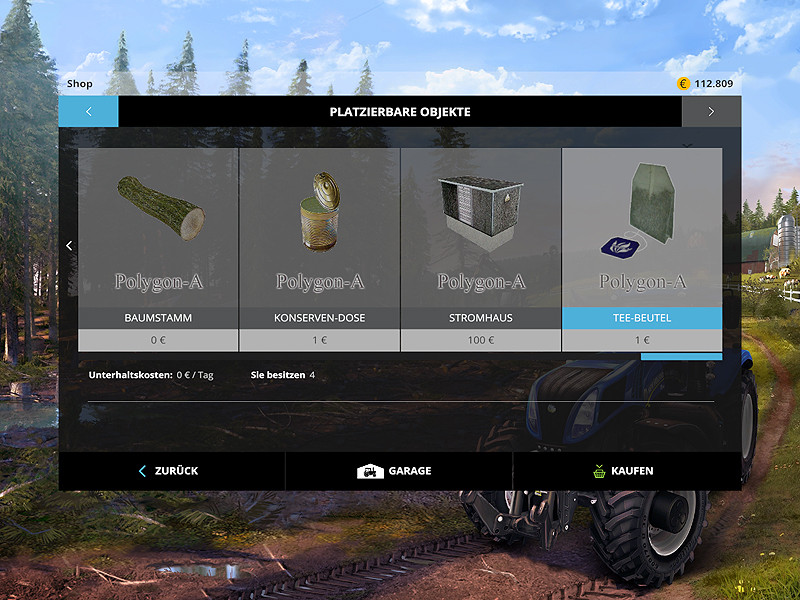Viewport: 800px width, 600px height.
Task: Go back with the Zurück button
Action: point(171,471)
